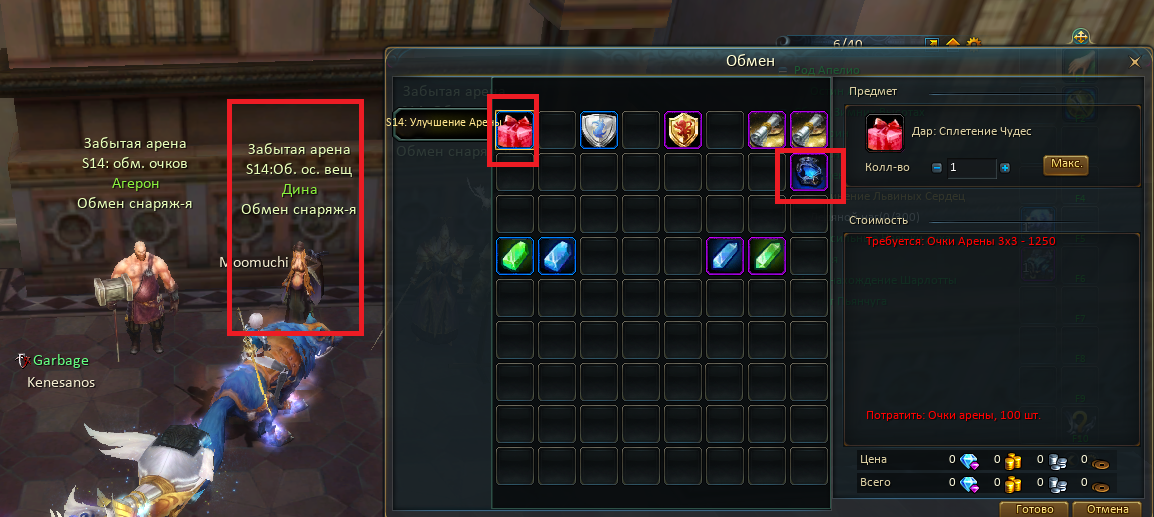Viewport: 1154px width, 517px height.
Task: Close the Обмен window
Action: 1134,62
